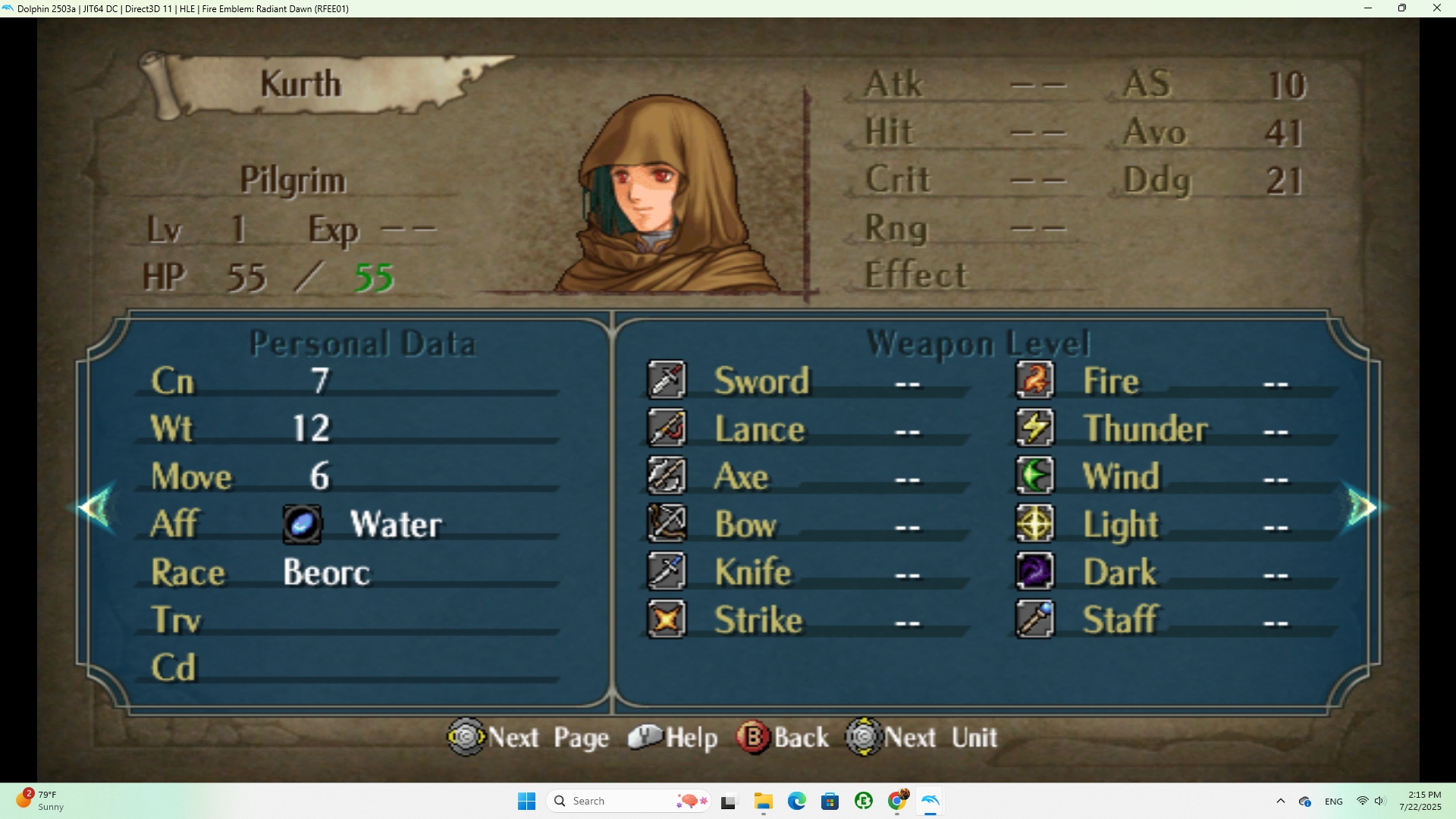Choose the Axe weapon level icon
The image size is (1456, 819).
pyautogui.click(x=667, y=476)
